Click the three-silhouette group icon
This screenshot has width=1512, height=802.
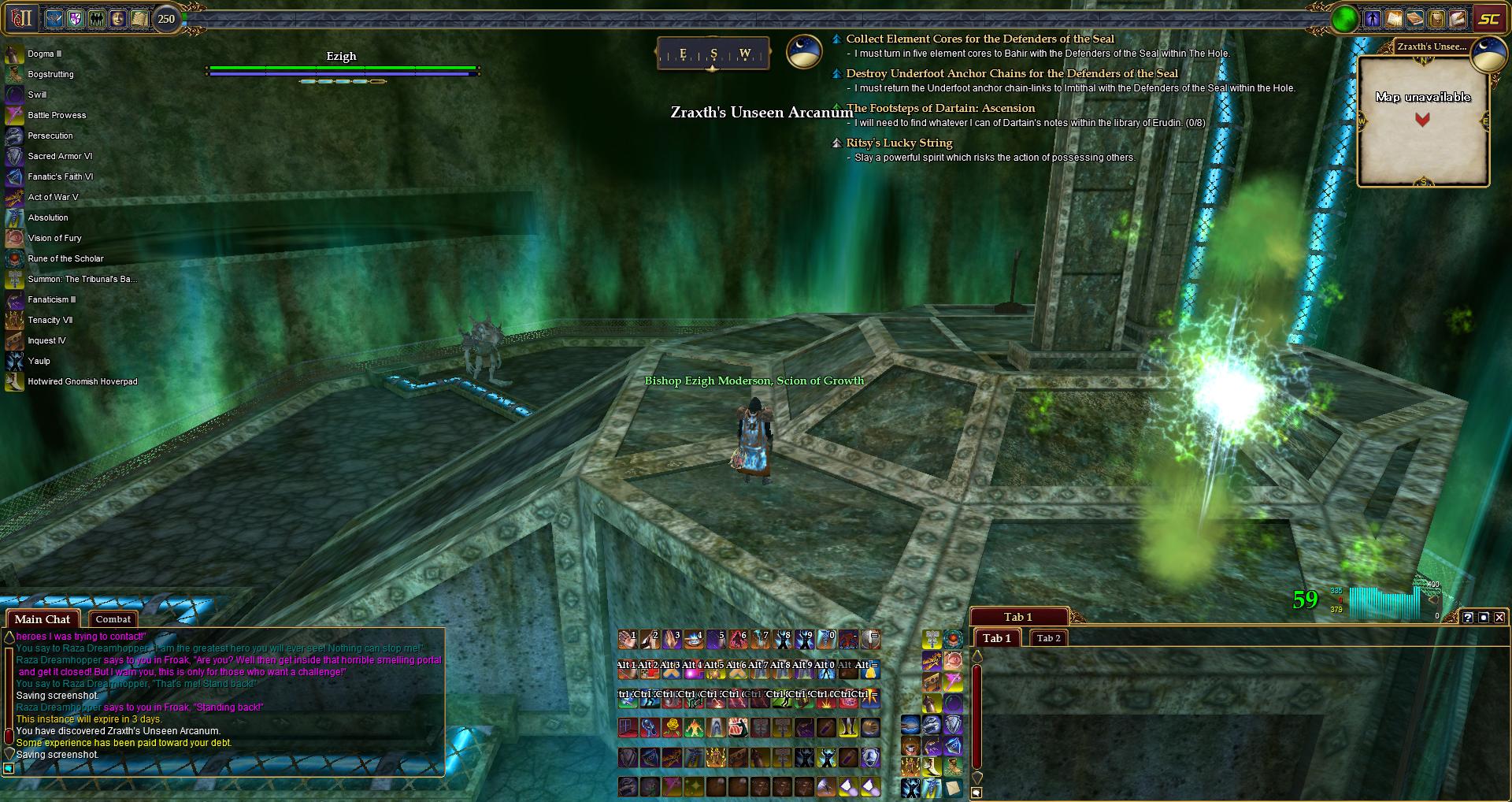click(x=97, y=18)
